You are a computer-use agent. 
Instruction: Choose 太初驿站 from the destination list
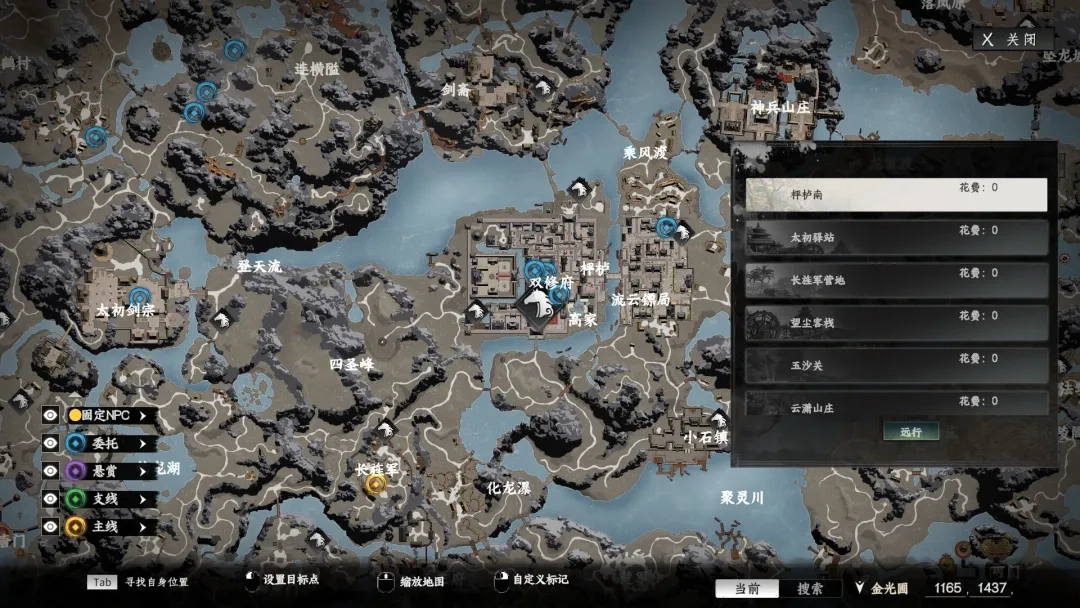(896, 237)
